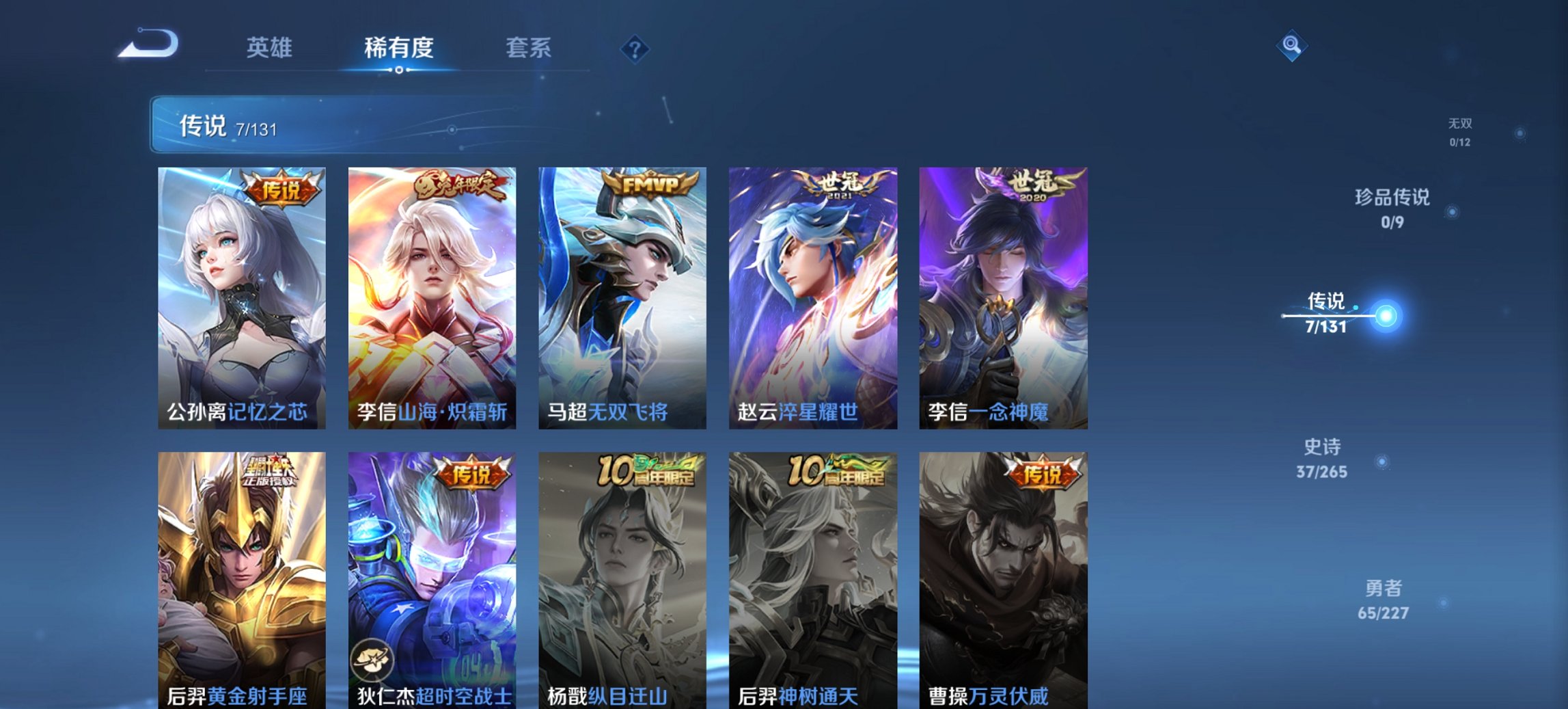
Task: Jump to 史诗 37/265 rarity section
Action: pos(1323,458)
